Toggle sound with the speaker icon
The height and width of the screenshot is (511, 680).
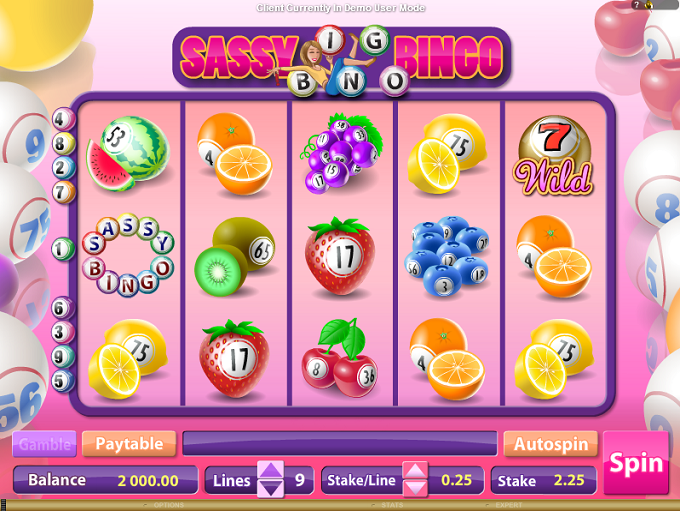point(649,5)
